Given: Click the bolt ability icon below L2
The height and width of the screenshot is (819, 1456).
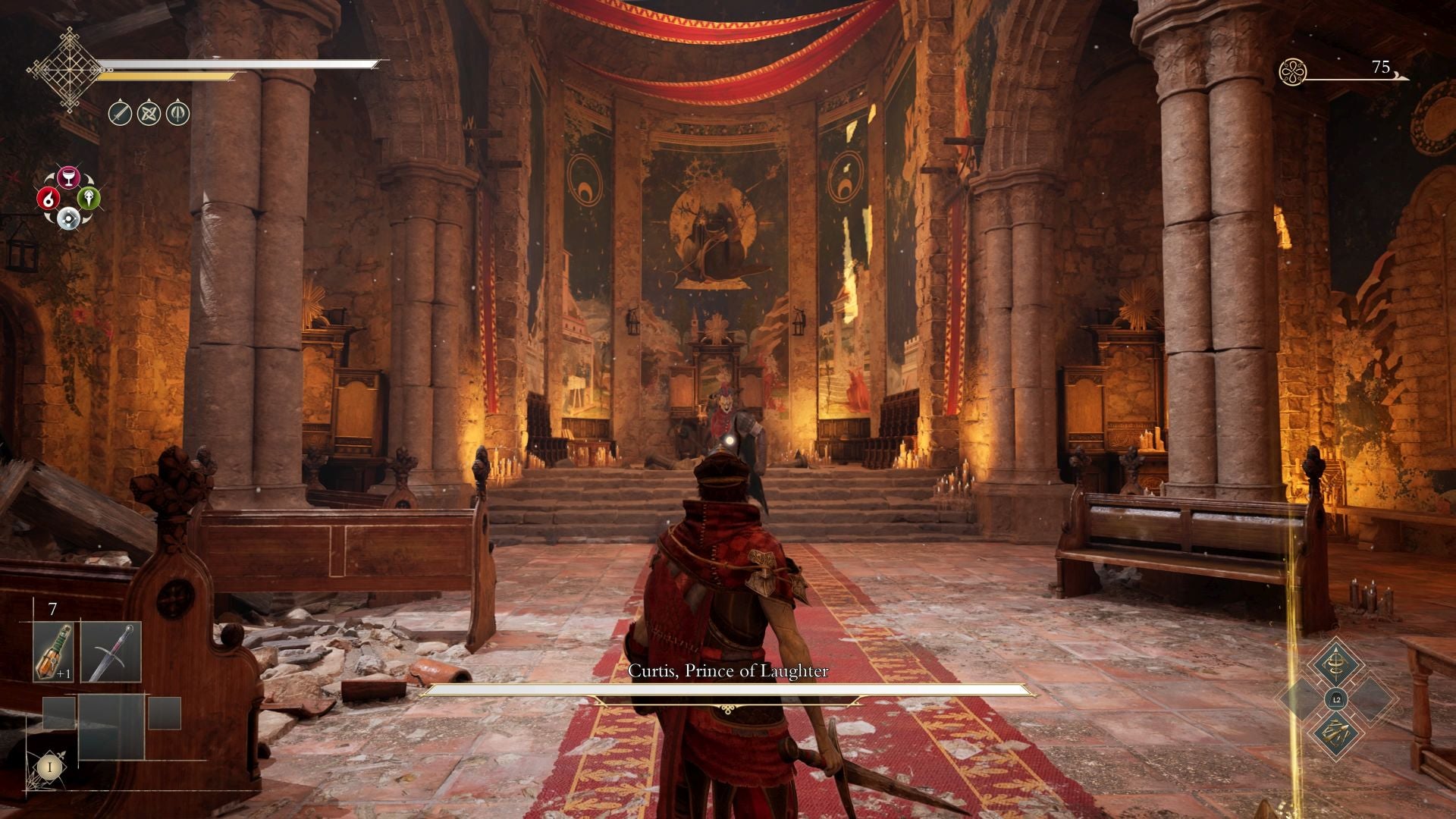Looking at the screenshot, I should [x=1337, y=733].
